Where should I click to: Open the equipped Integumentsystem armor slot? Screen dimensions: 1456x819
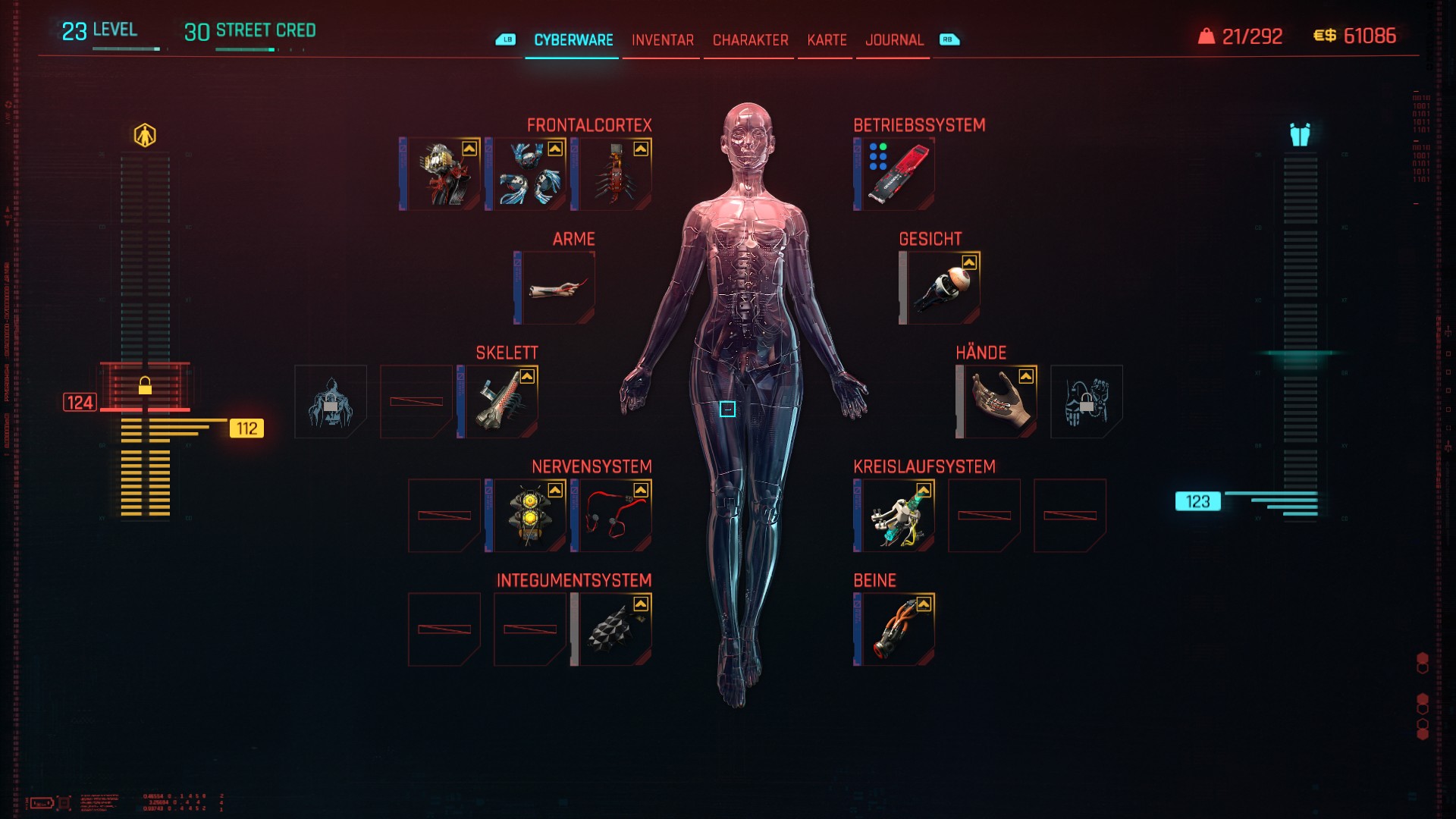click(613, 629)
